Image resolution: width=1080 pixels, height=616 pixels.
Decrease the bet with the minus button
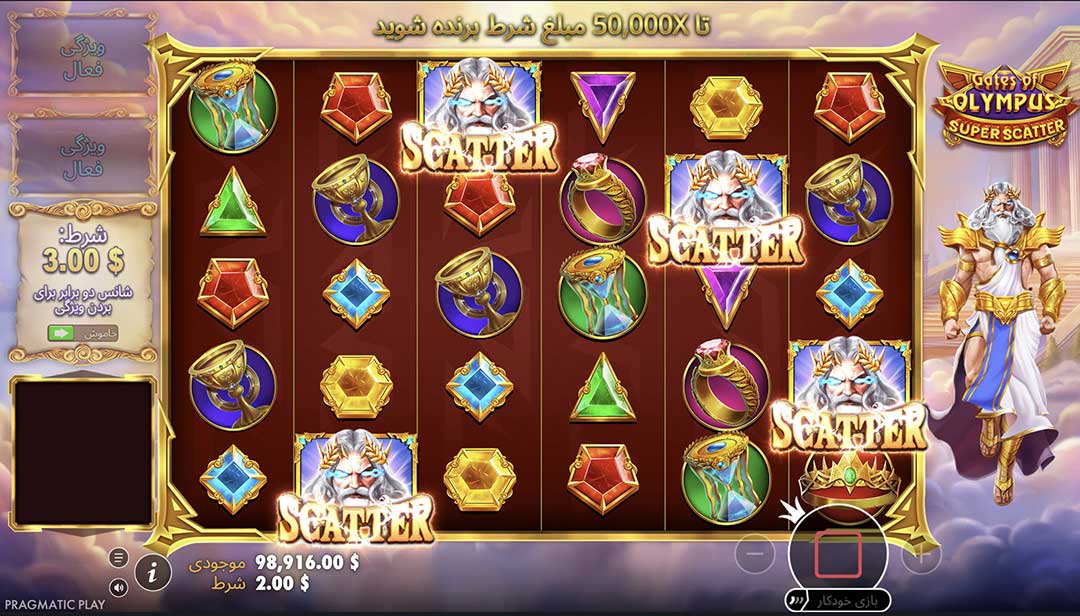click(757, 555)
